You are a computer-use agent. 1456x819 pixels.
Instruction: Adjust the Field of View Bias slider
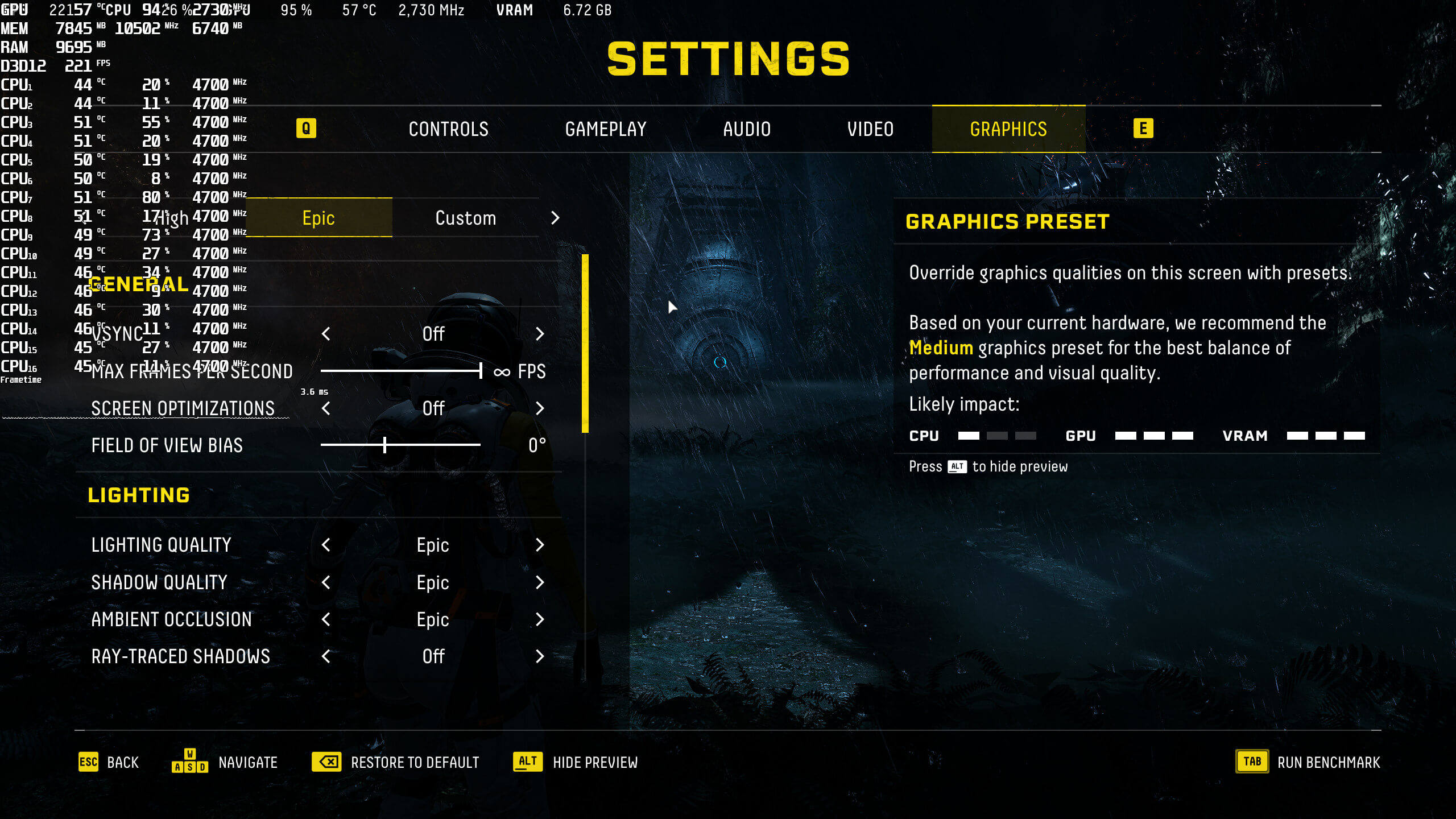(x=384, y=445)
